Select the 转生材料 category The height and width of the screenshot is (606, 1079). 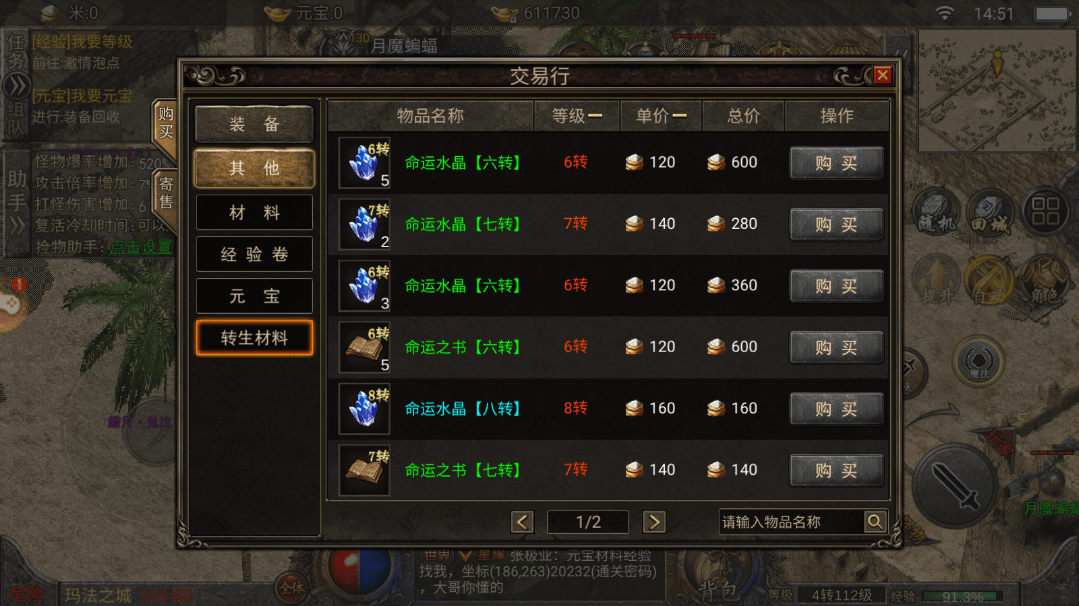254,338
